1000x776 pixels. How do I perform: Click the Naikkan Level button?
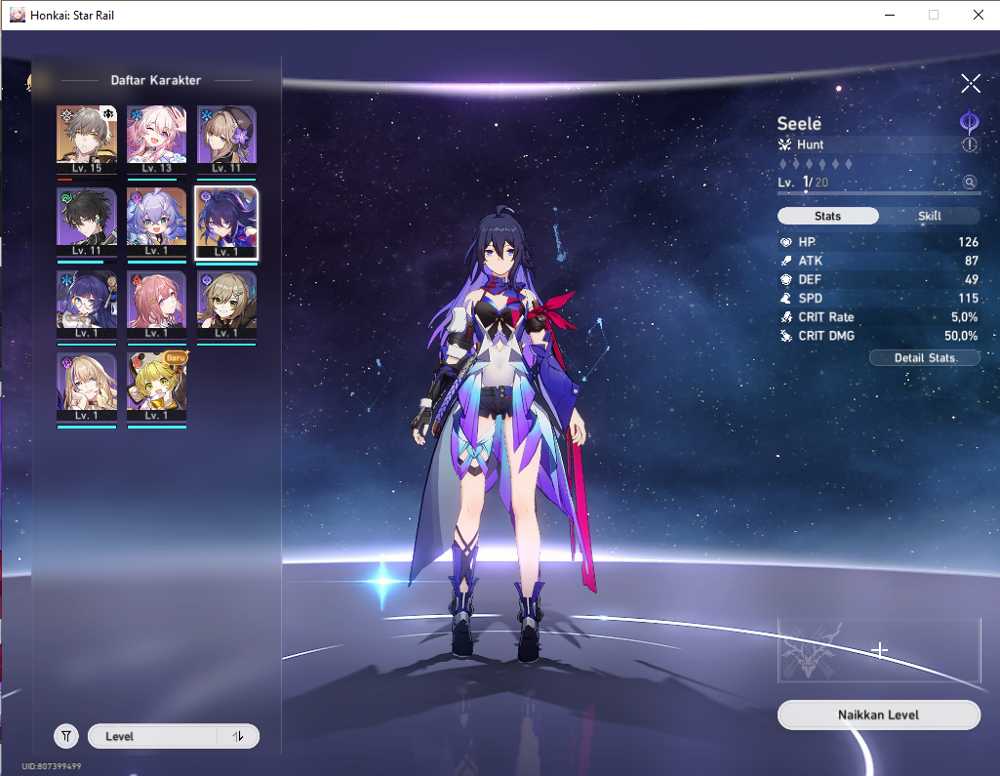pos(878,715)
